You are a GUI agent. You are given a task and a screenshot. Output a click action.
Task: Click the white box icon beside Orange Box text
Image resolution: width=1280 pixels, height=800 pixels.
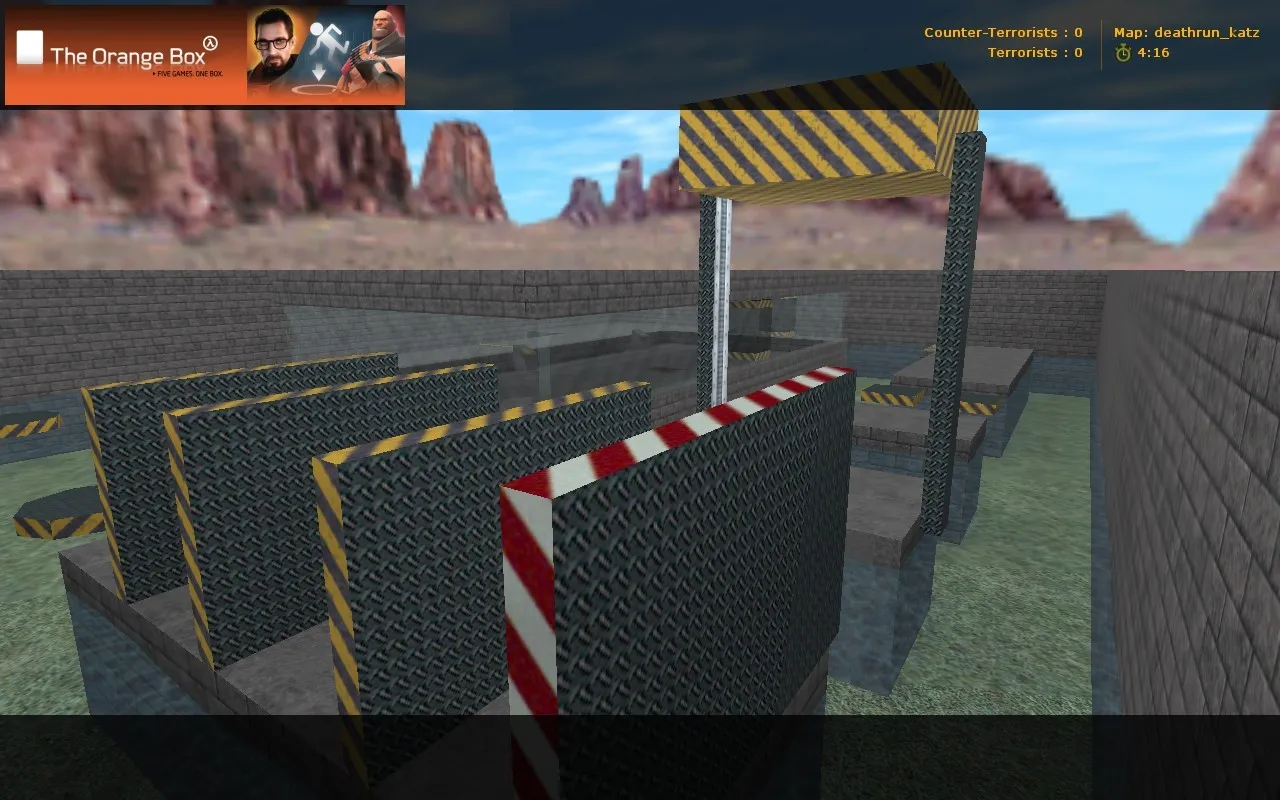(29, 48)
